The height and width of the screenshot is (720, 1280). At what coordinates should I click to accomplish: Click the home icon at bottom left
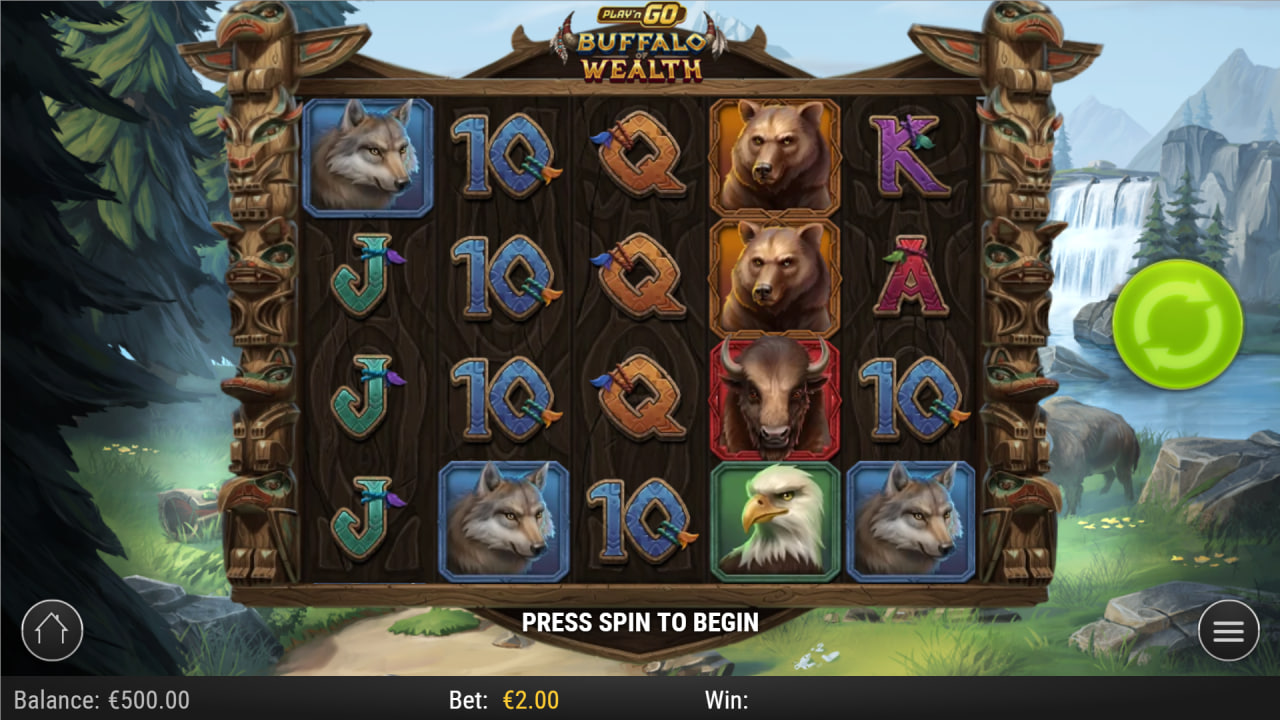pyautogui.click(x=54, y=631)
